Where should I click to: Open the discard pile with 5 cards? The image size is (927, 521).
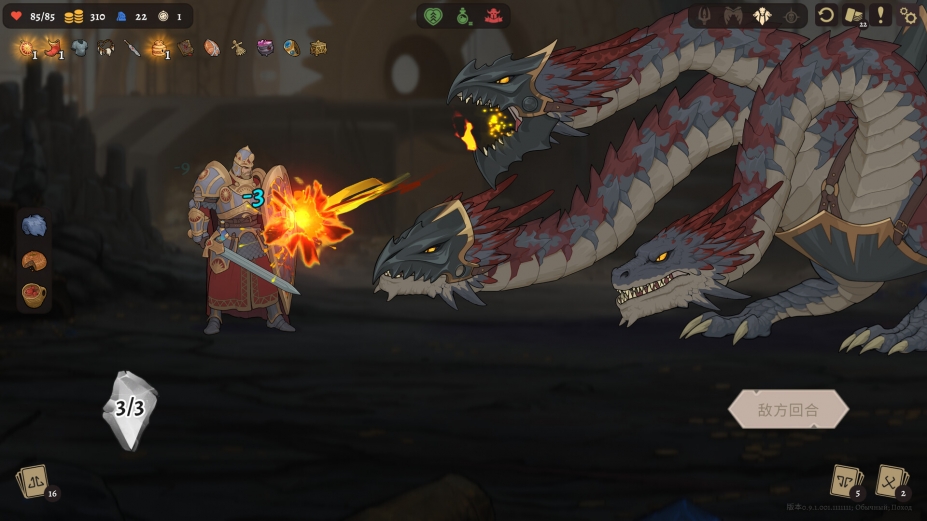[845, 481]
